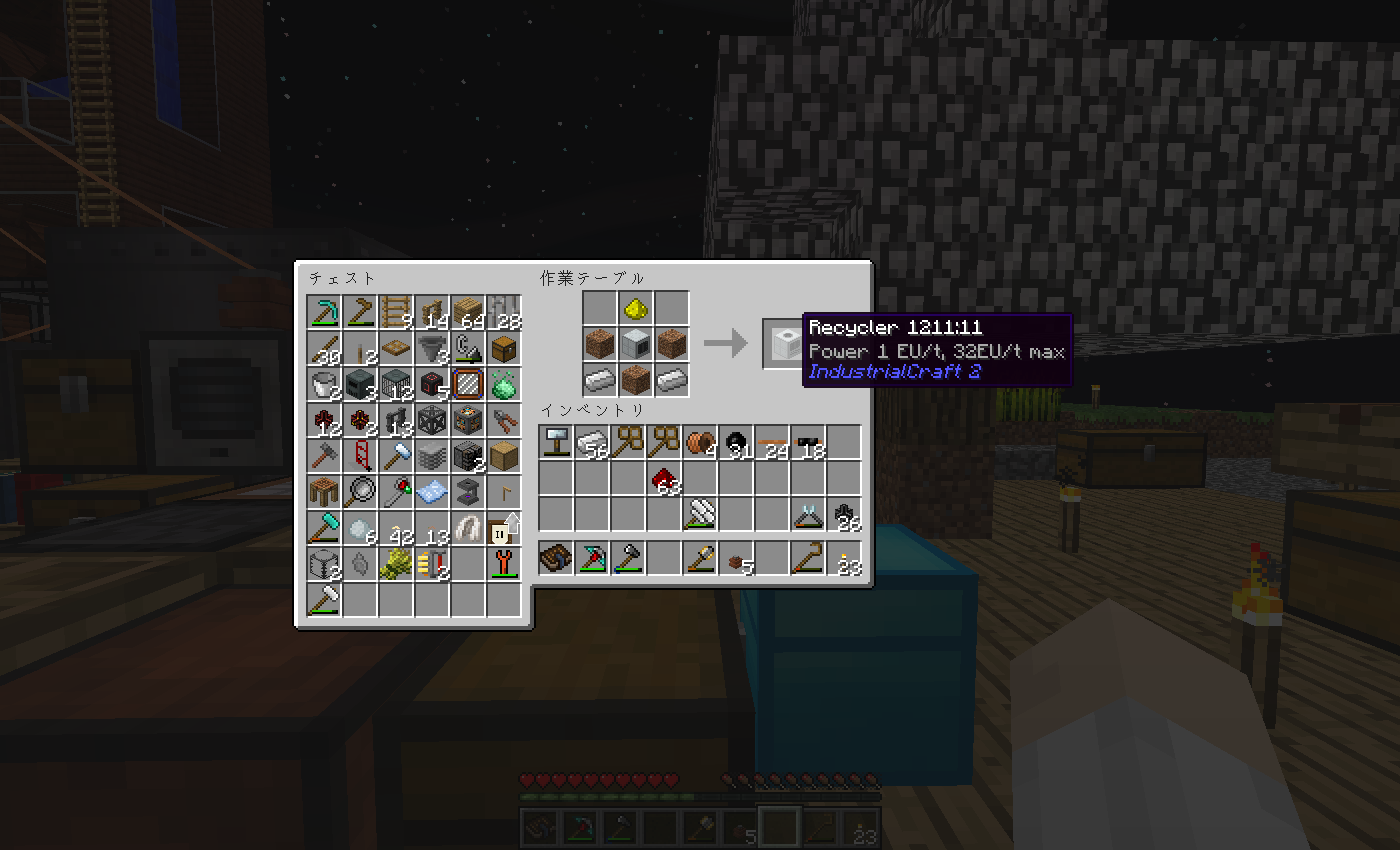The image size is (1400, 850).
Task: Choose the torch stack of 23 in hotbar
Action: tap(846, 558)
